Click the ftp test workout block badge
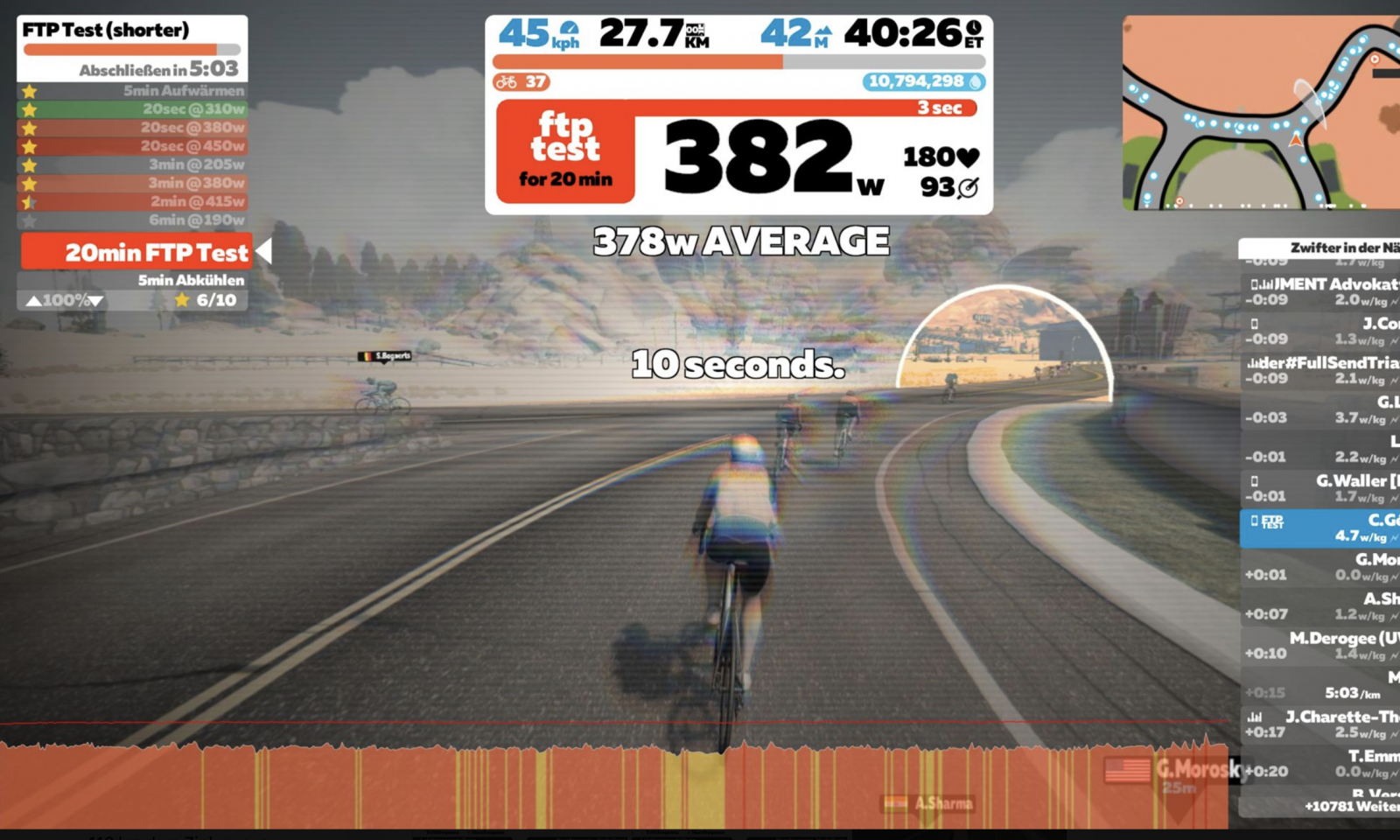Image resolution: width=1400 pixels, height=840 pixels. pyautogui.click(x=565, y=151)
